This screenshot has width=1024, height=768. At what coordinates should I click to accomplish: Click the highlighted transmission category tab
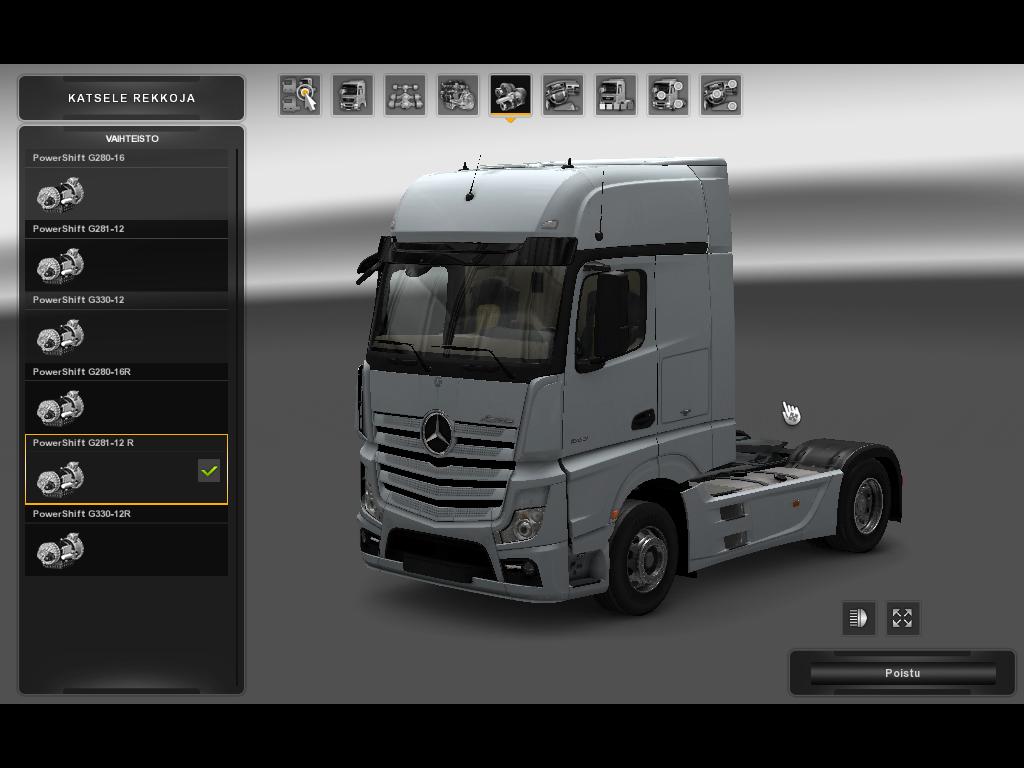click(x=510, y=95)
